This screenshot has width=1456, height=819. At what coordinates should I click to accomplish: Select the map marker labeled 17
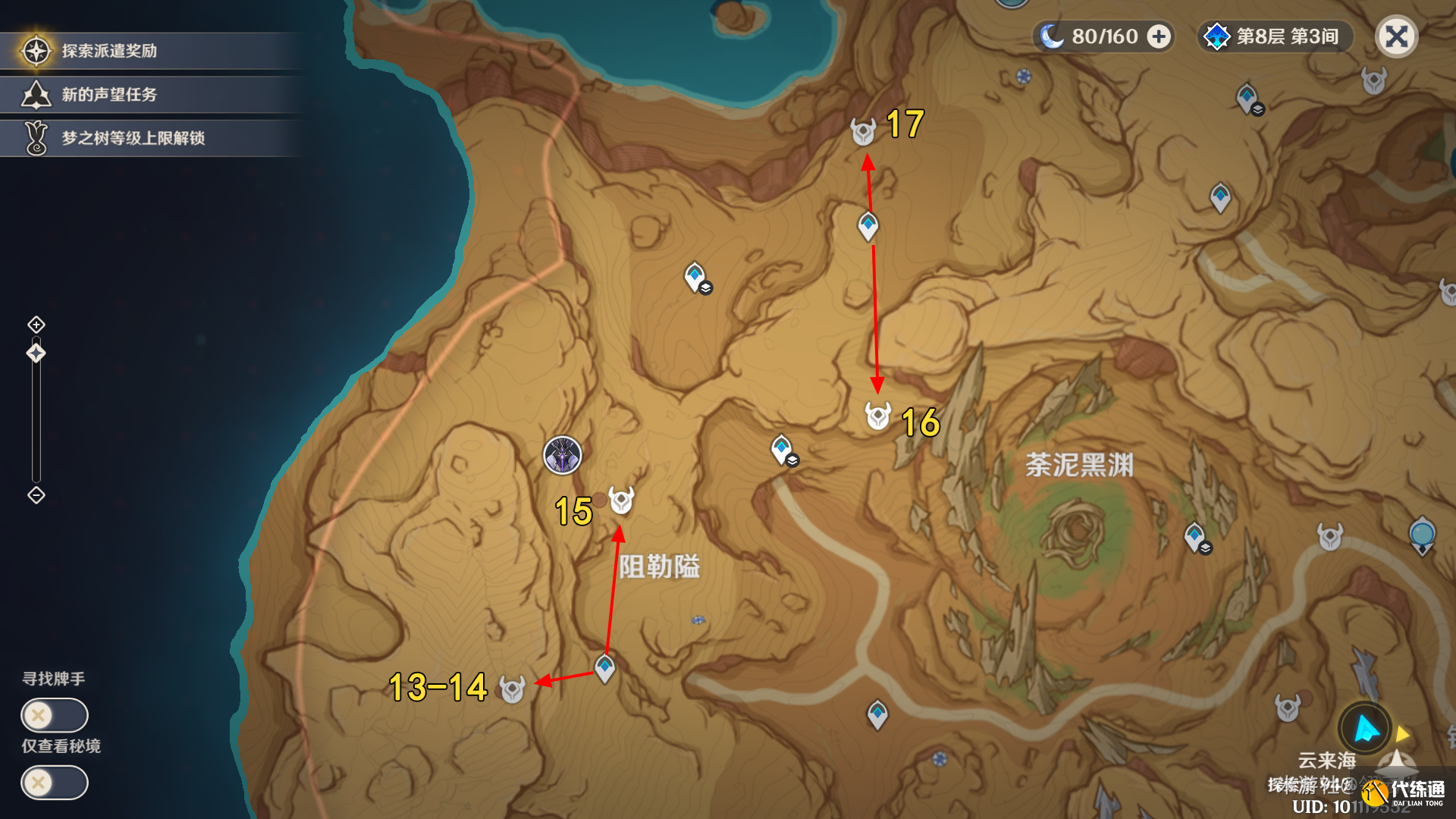coord(863,132)
